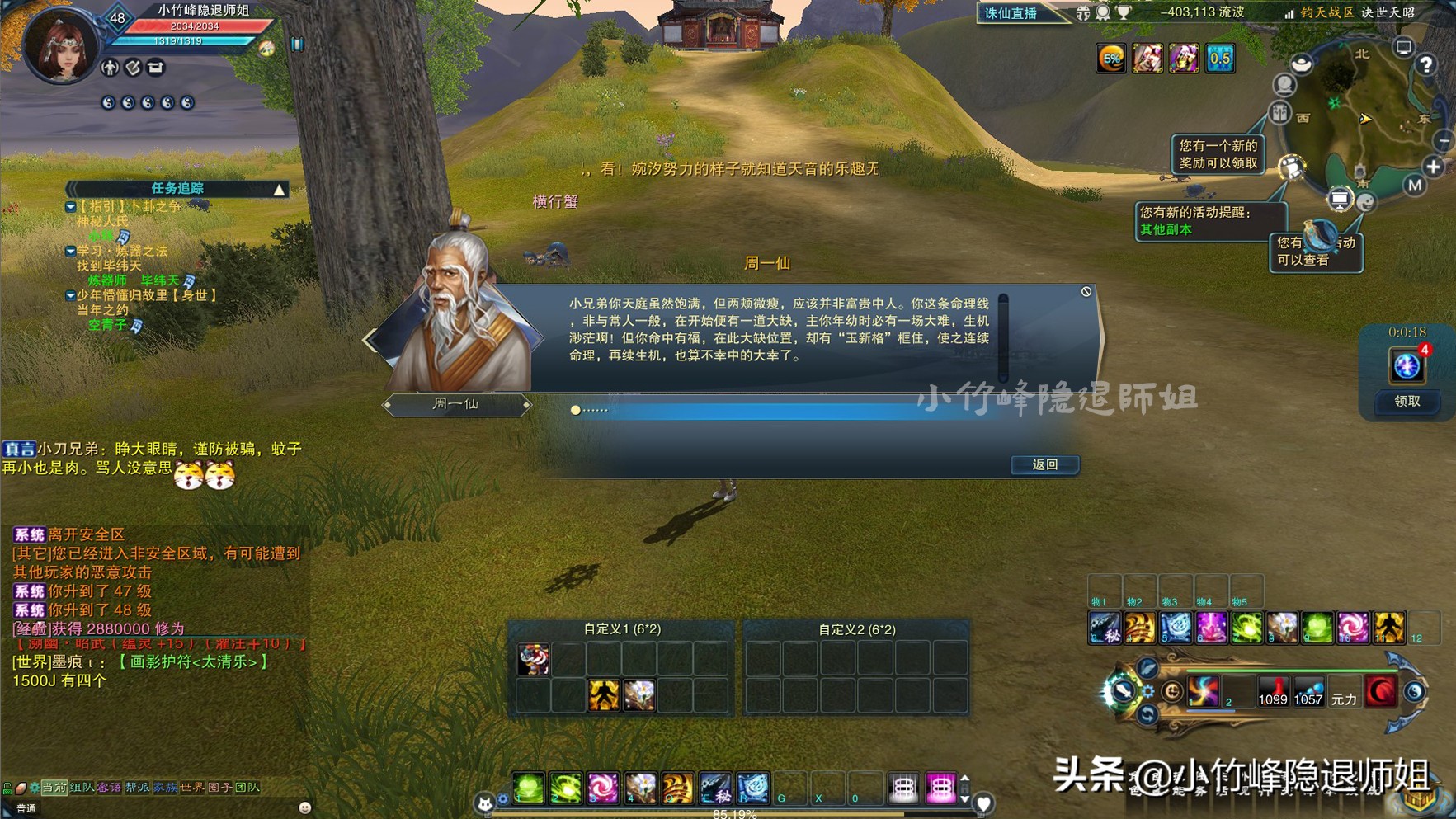Click the sword icon on the action bar

(1123, 691)
